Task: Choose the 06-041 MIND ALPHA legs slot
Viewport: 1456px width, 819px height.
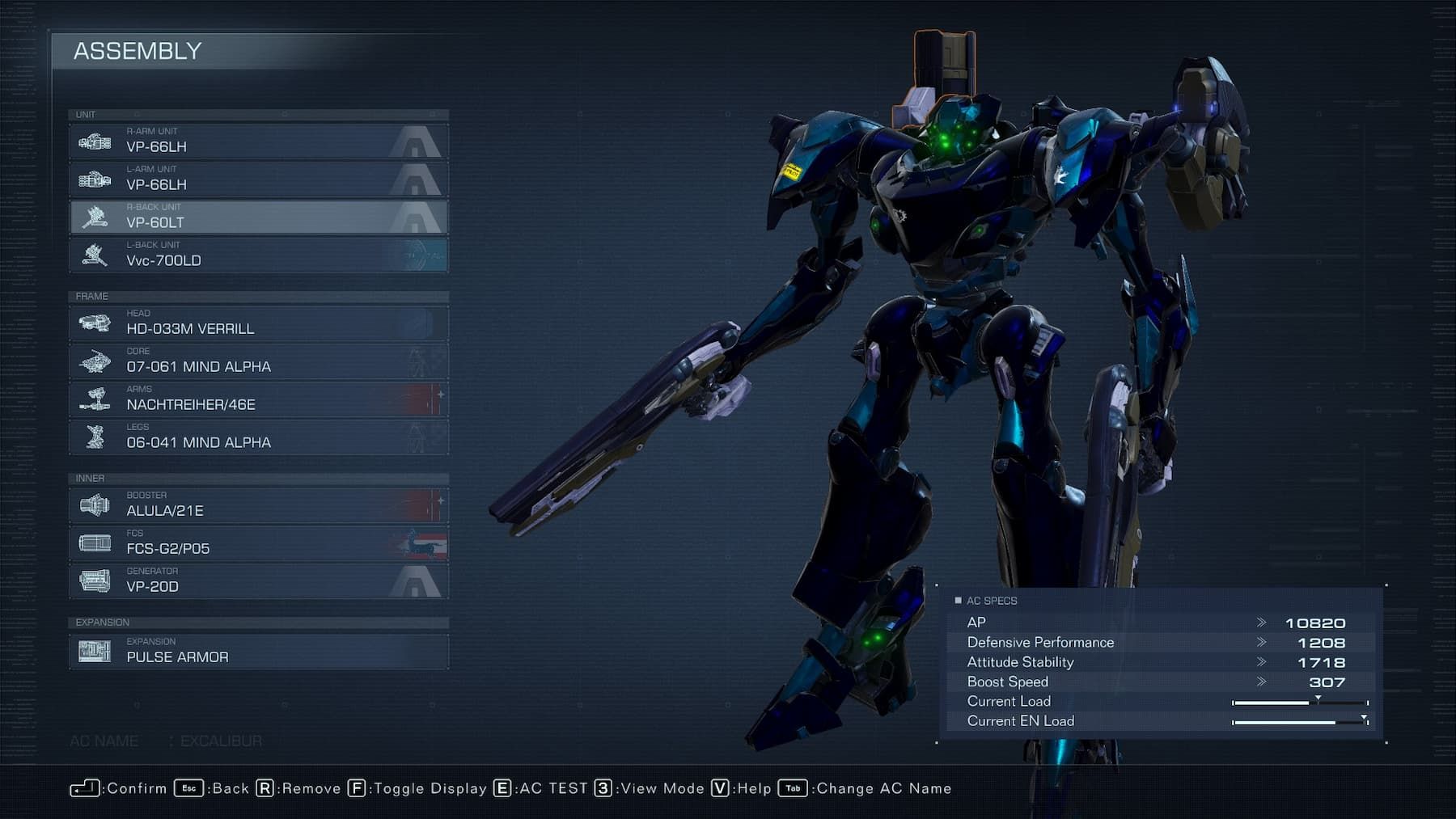Action: point(259,437)
